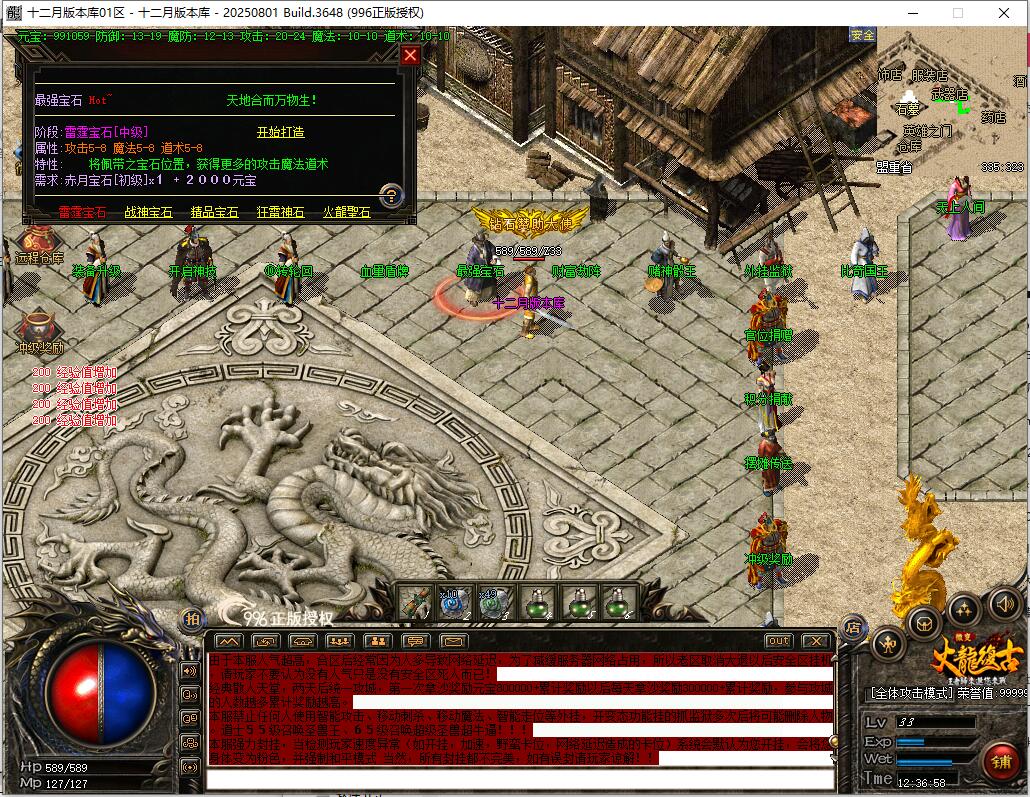
Task: Select the 雷霆宝石 gem option
Action: 82,212
